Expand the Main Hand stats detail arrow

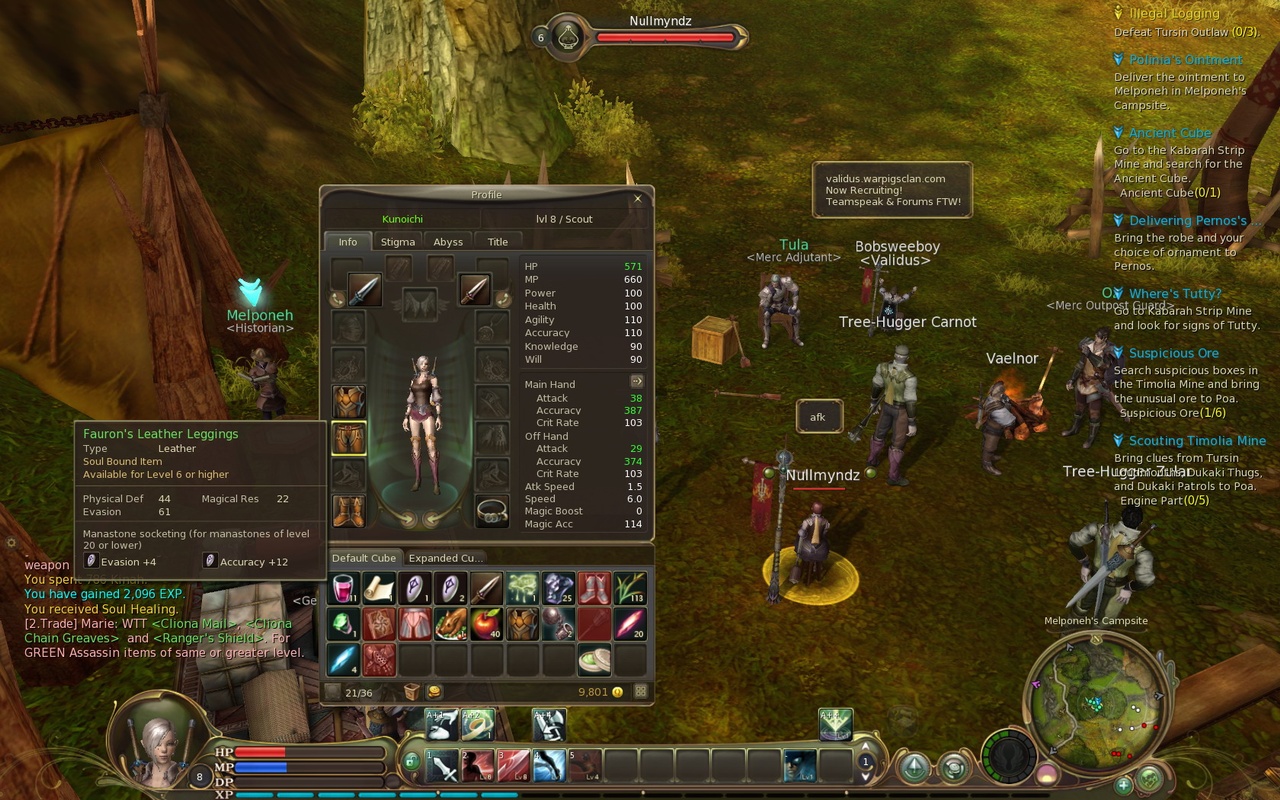pos(635,382)
